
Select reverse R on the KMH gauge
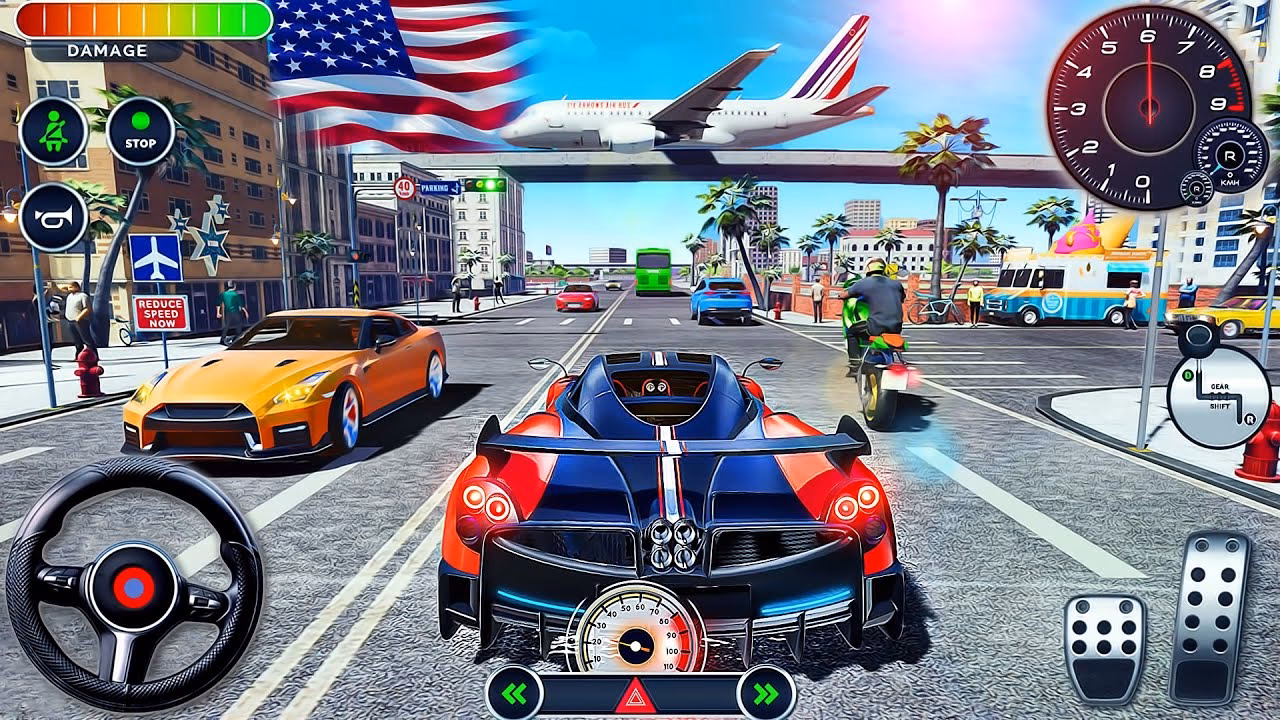coord(1230,156)
